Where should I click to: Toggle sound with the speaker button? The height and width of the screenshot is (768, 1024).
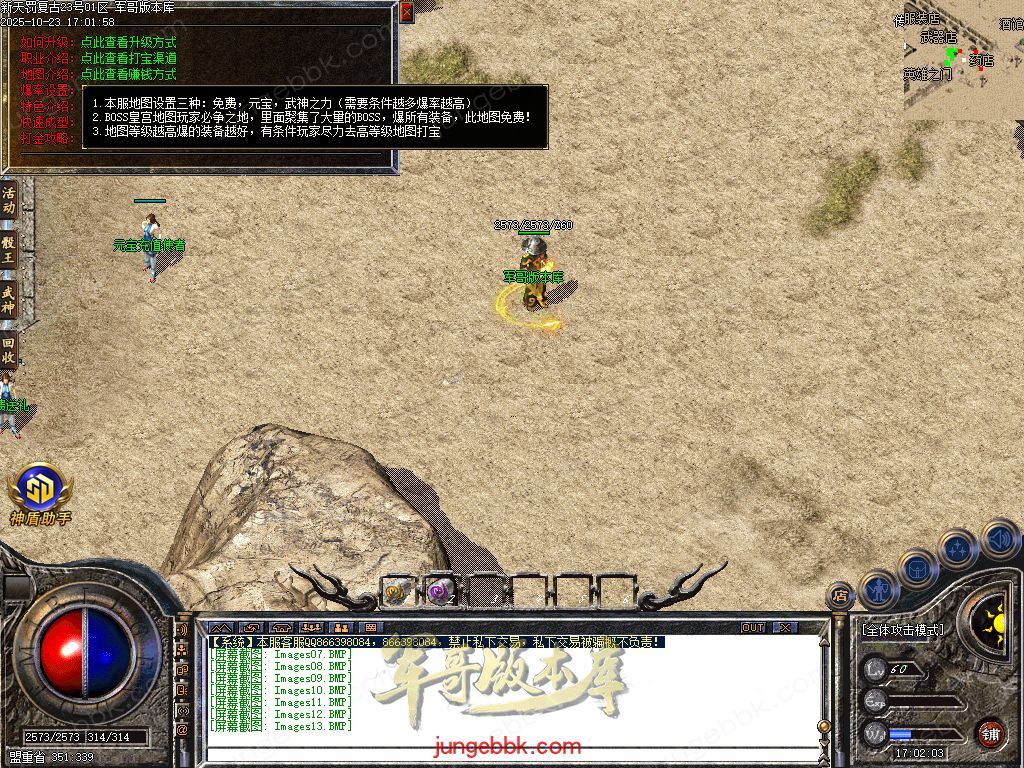[x=999, y=538]
